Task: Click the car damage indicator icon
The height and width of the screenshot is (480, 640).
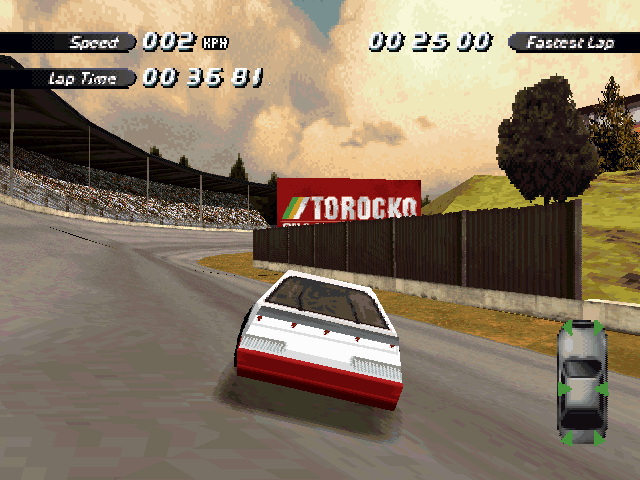Action: (582, 382)
